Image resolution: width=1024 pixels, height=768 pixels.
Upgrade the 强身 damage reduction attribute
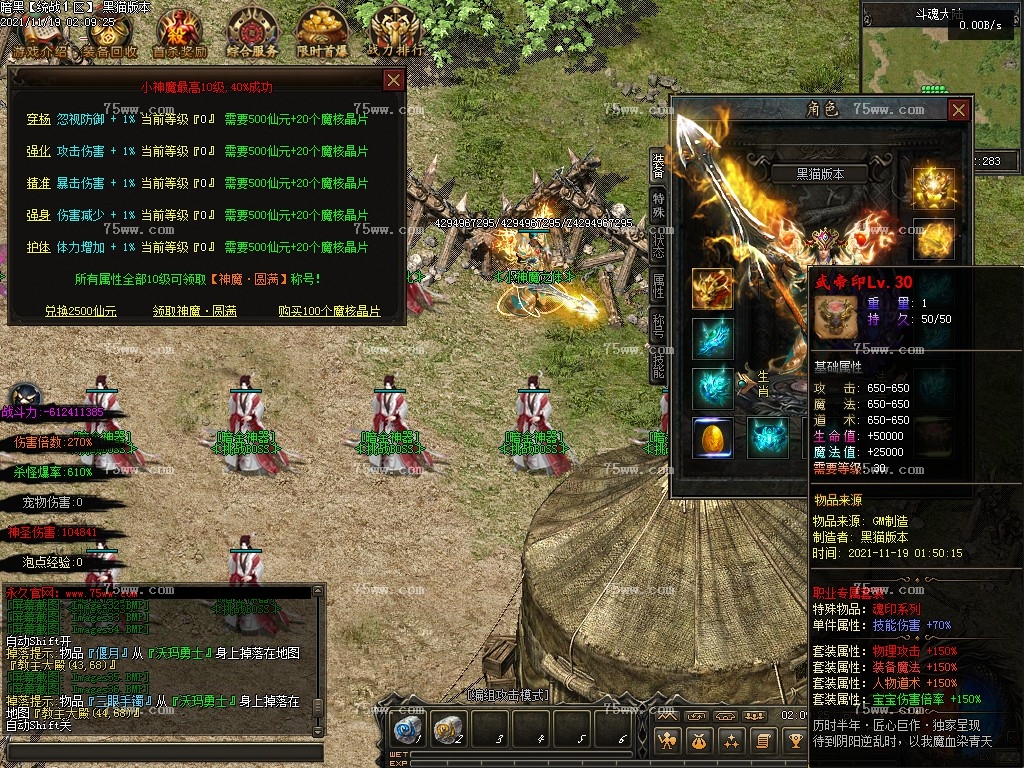(x=38, y=216)
